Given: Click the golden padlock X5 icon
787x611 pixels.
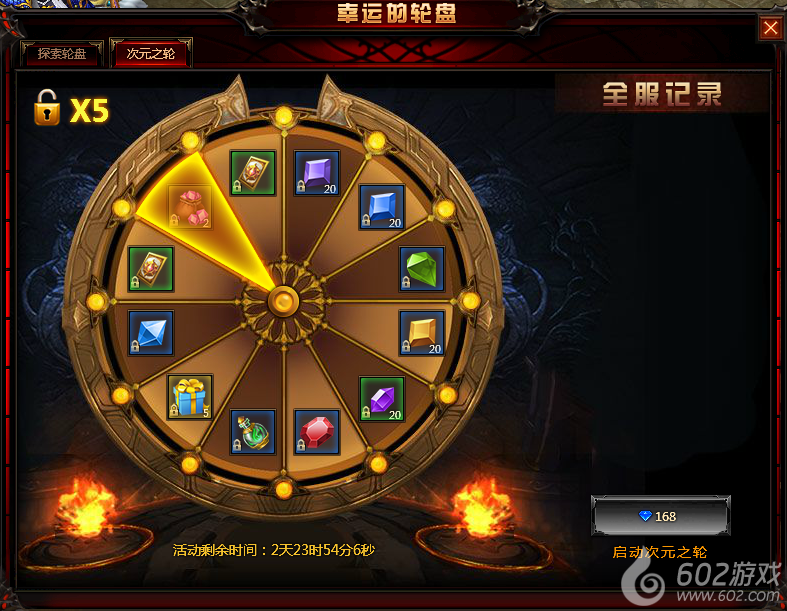Looking at the screenshot, I should click(x=46, y=107).
